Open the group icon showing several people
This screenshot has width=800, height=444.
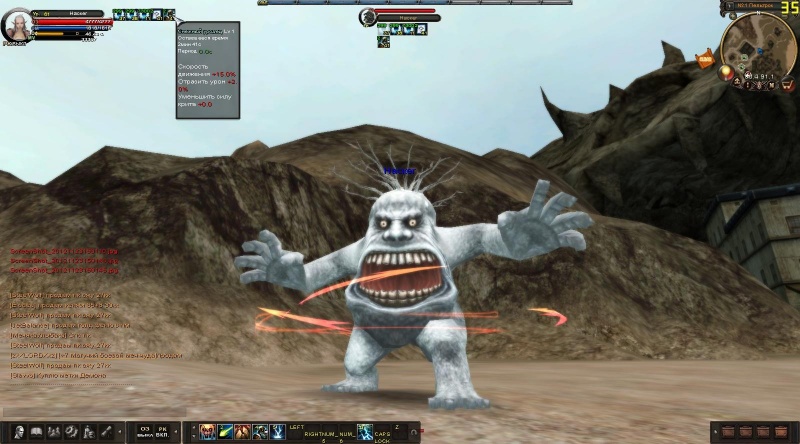click(x=54, y=431)
